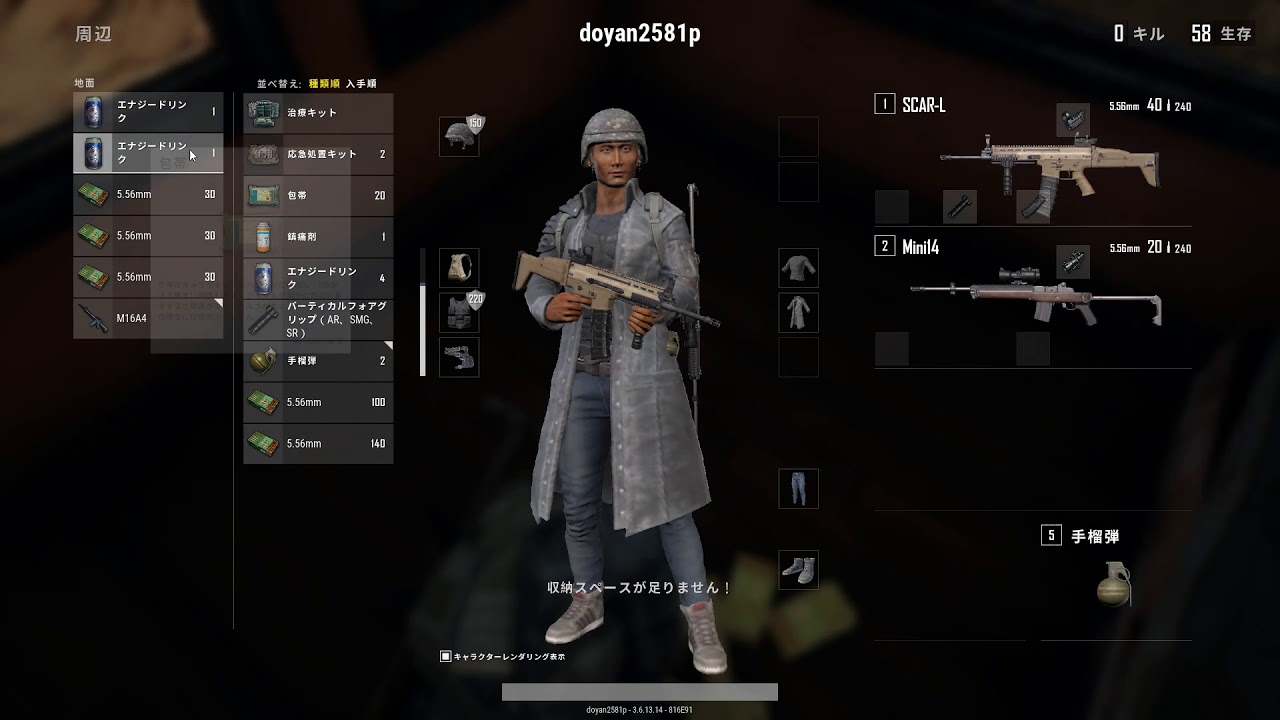
Task: Click the scope attachment icon on Mini14
Action: point(1074,261)
